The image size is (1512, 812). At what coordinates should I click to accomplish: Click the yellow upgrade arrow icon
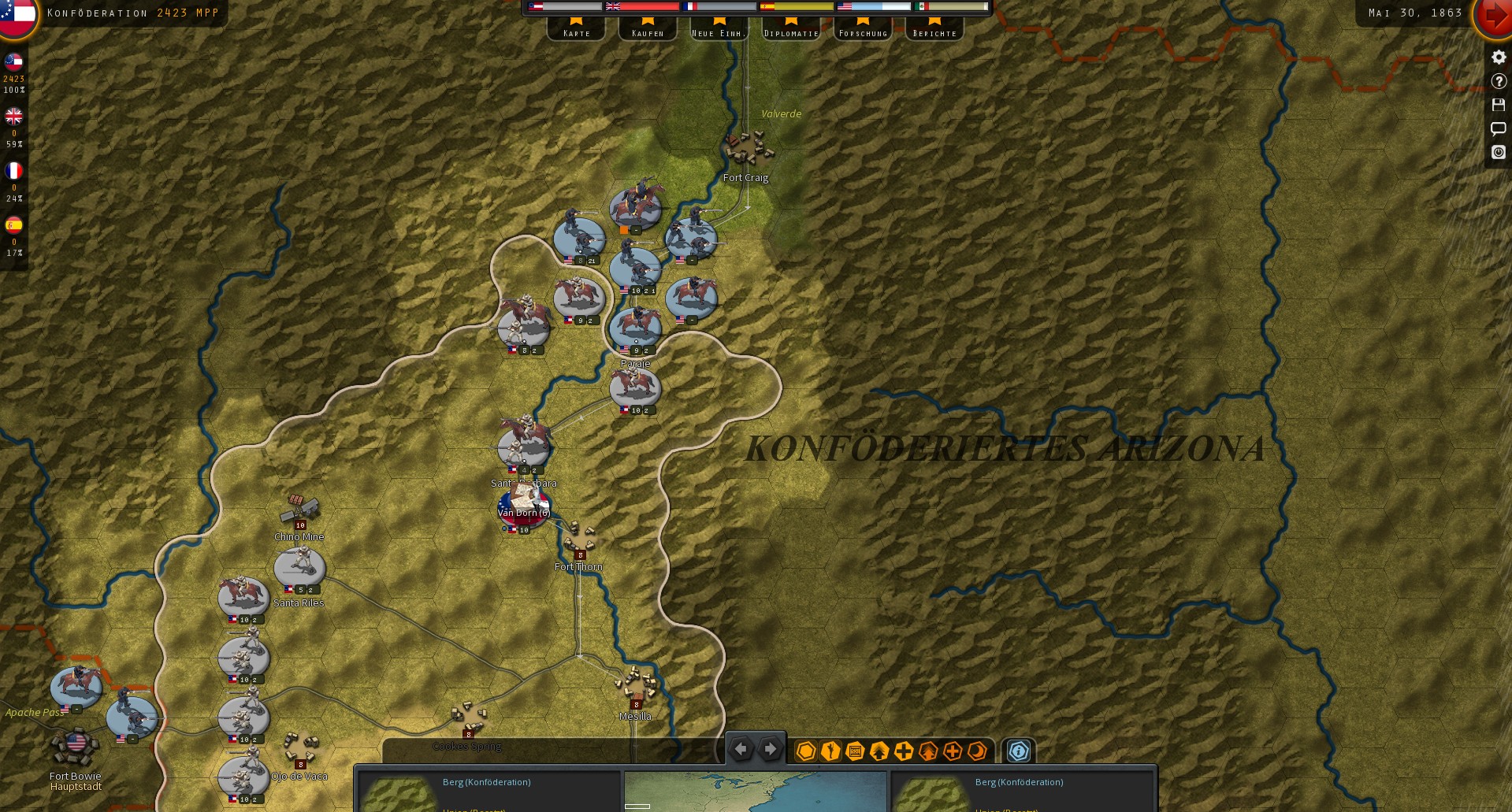pyautogui.click(x=879, y=751)
